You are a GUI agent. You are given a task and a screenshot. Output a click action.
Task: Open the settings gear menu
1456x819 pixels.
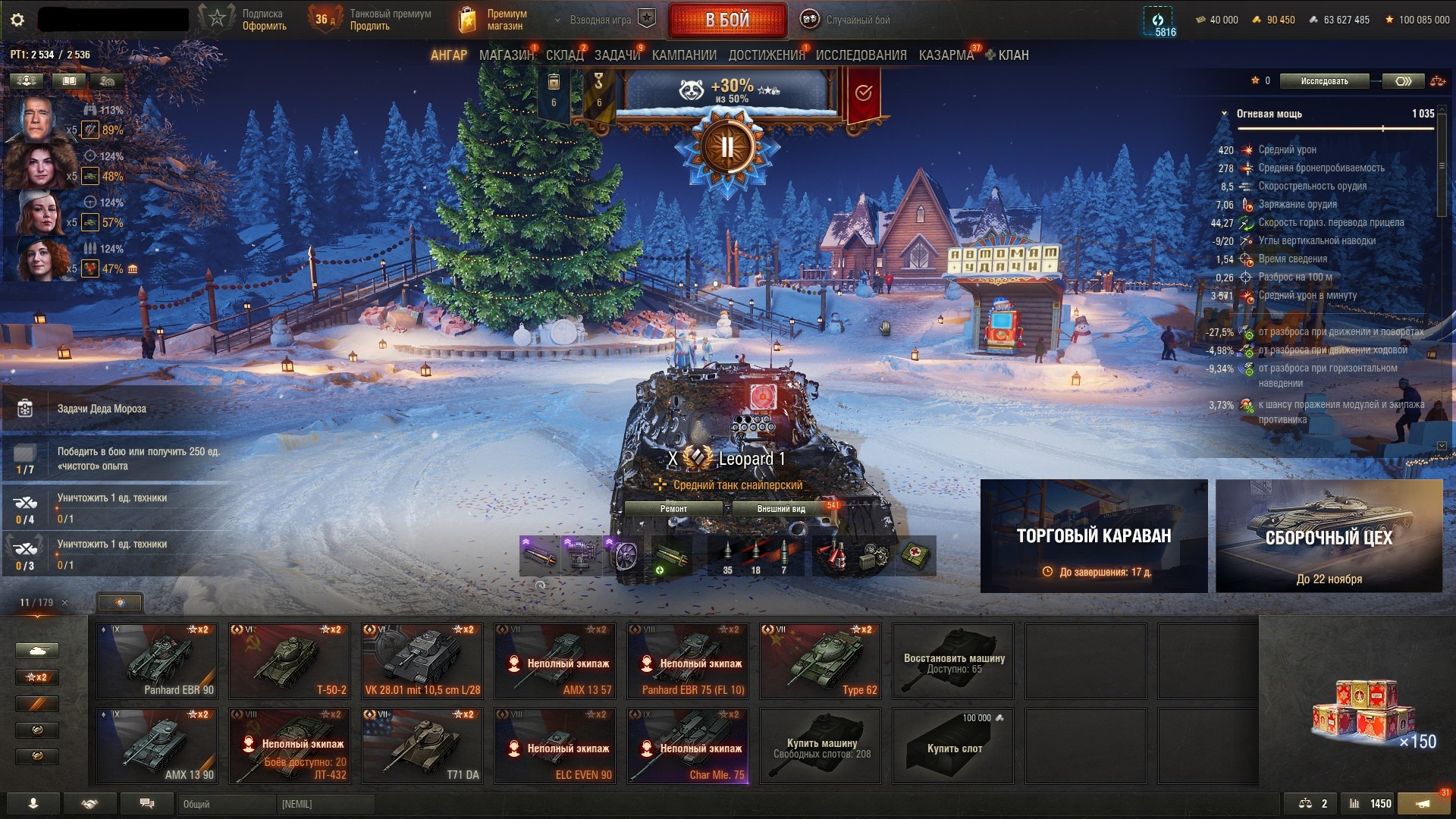[x=17, y=20]
